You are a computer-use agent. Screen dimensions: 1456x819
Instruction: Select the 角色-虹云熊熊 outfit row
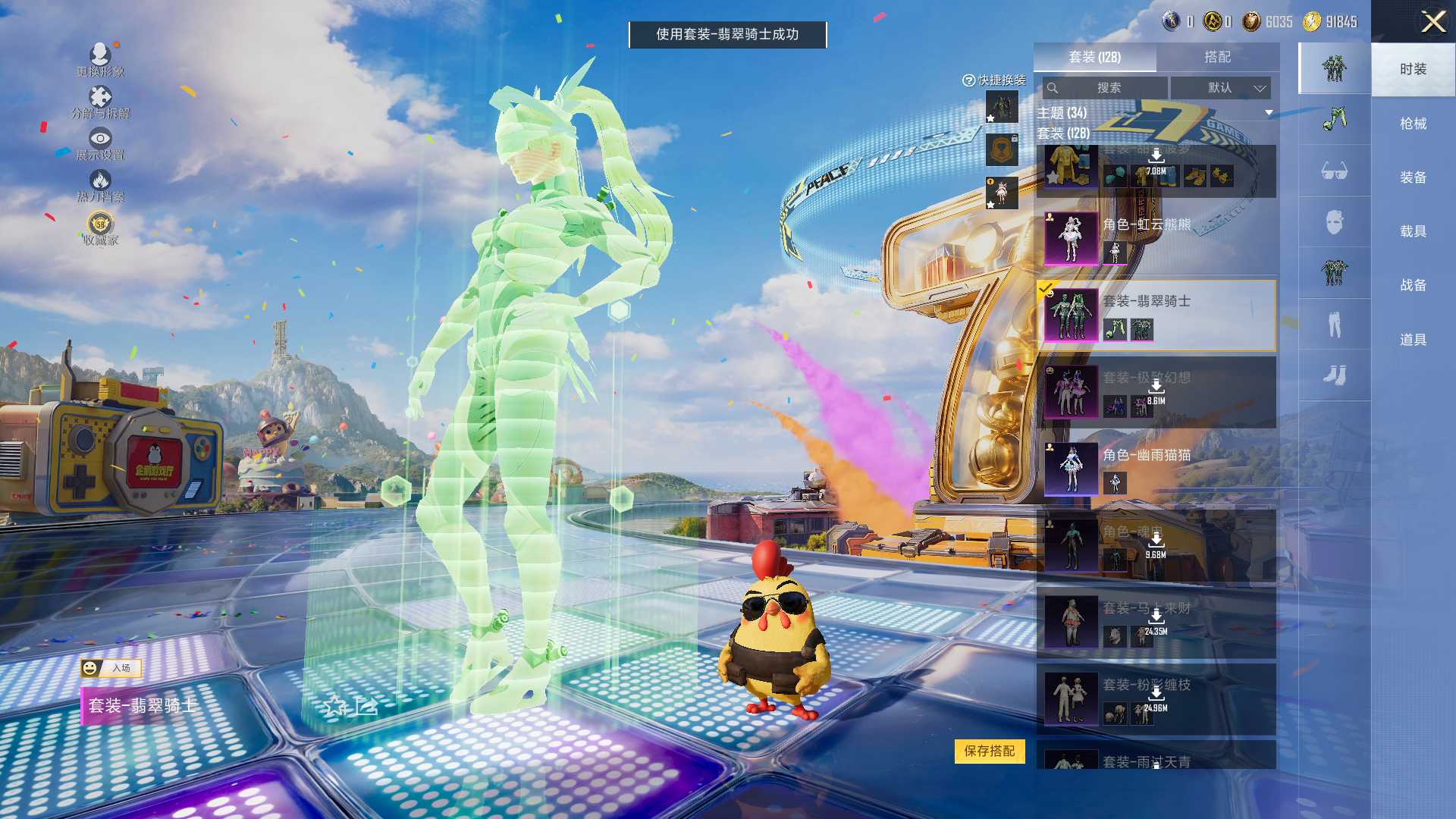pos(1156,238)
